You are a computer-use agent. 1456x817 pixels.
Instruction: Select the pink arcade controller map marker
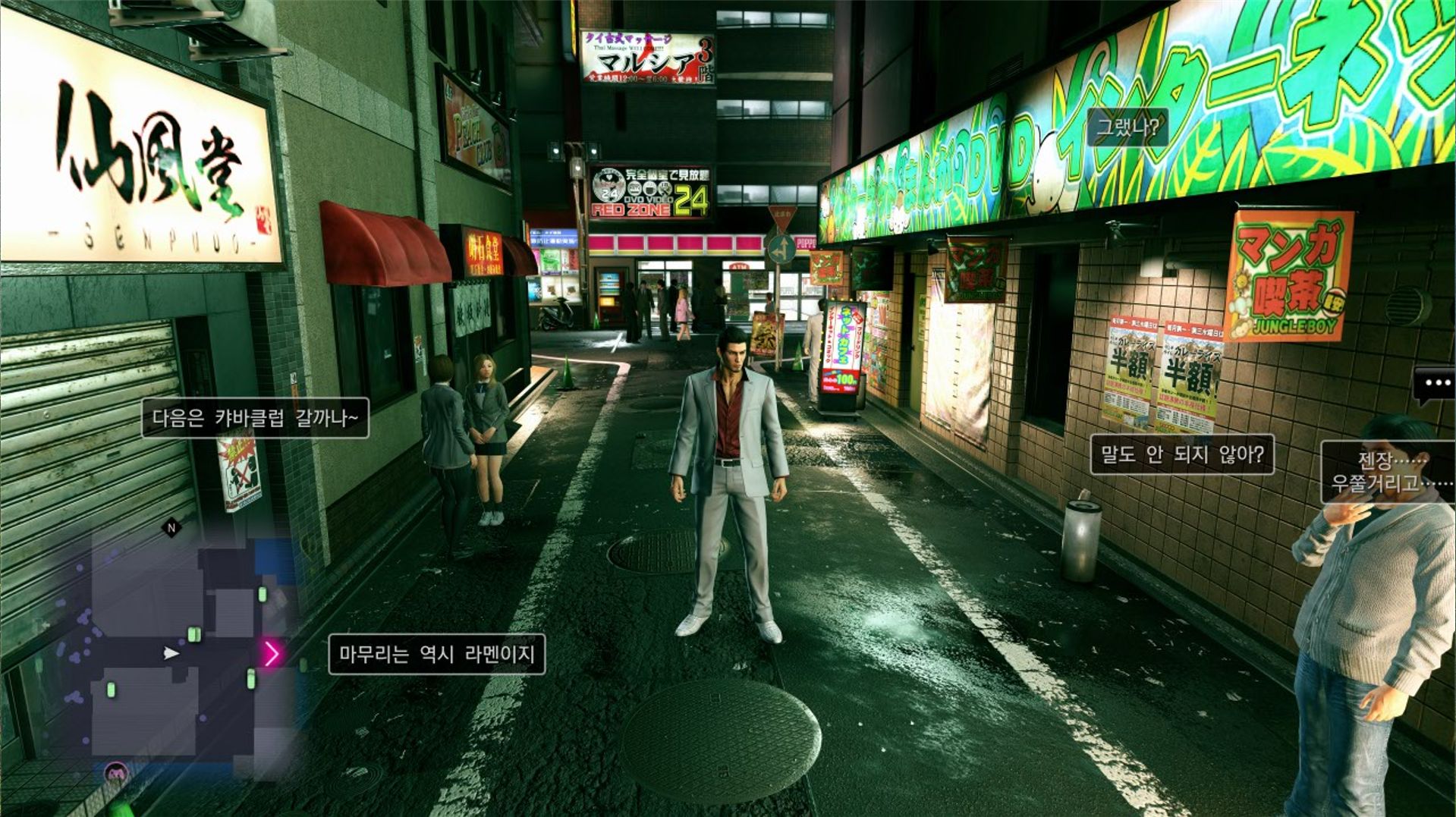(115, 773)
